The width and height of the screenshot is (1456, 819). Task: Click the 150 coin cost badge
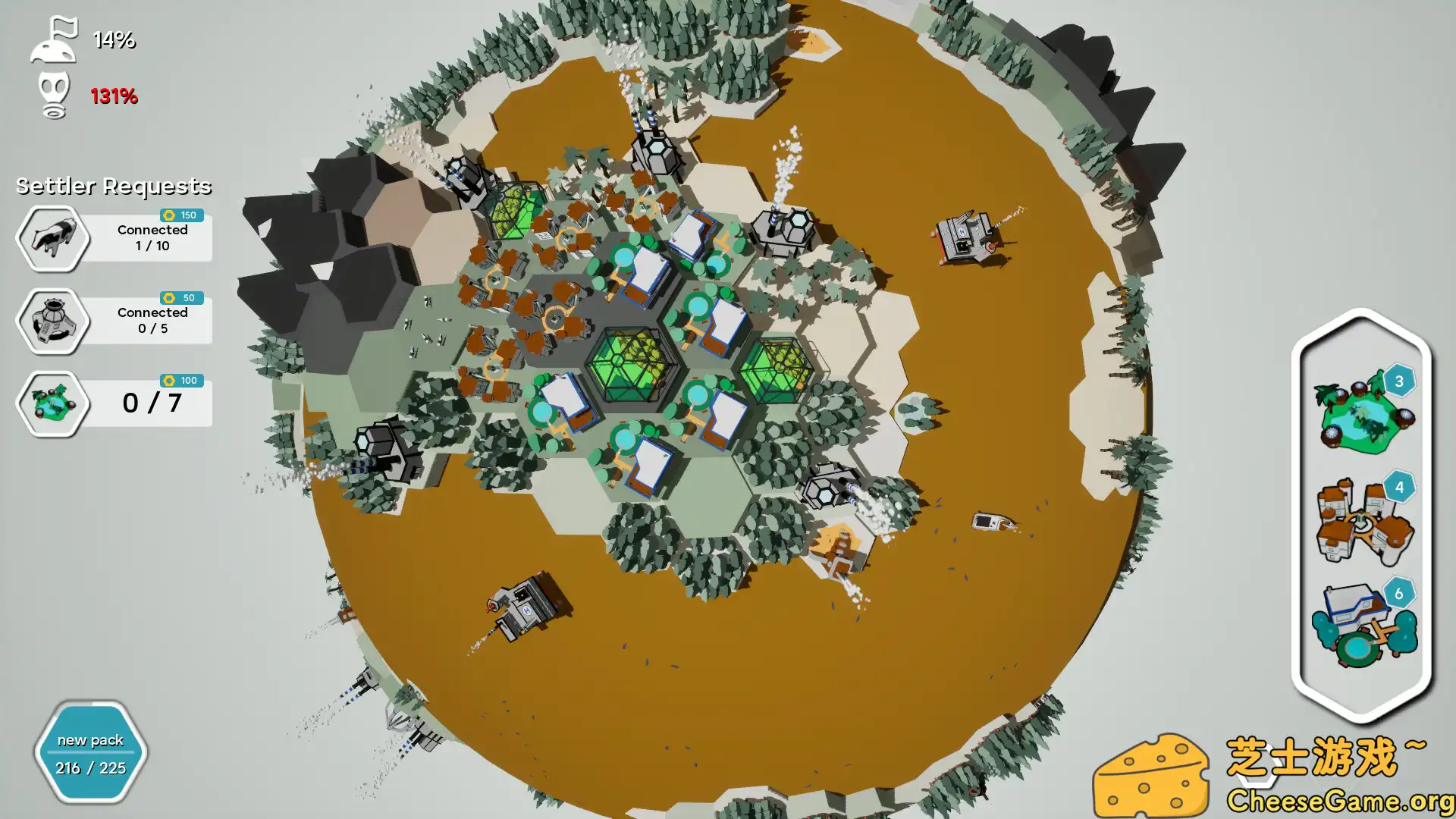point(182,215)
